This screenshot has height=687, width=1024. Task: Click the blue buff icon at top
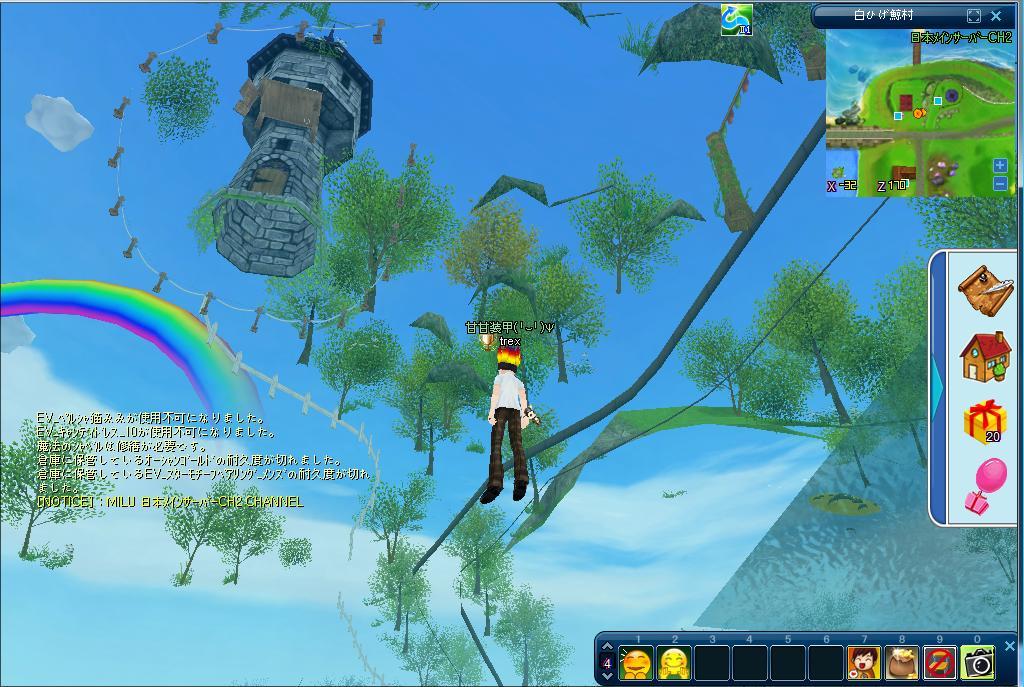[736, 19]
